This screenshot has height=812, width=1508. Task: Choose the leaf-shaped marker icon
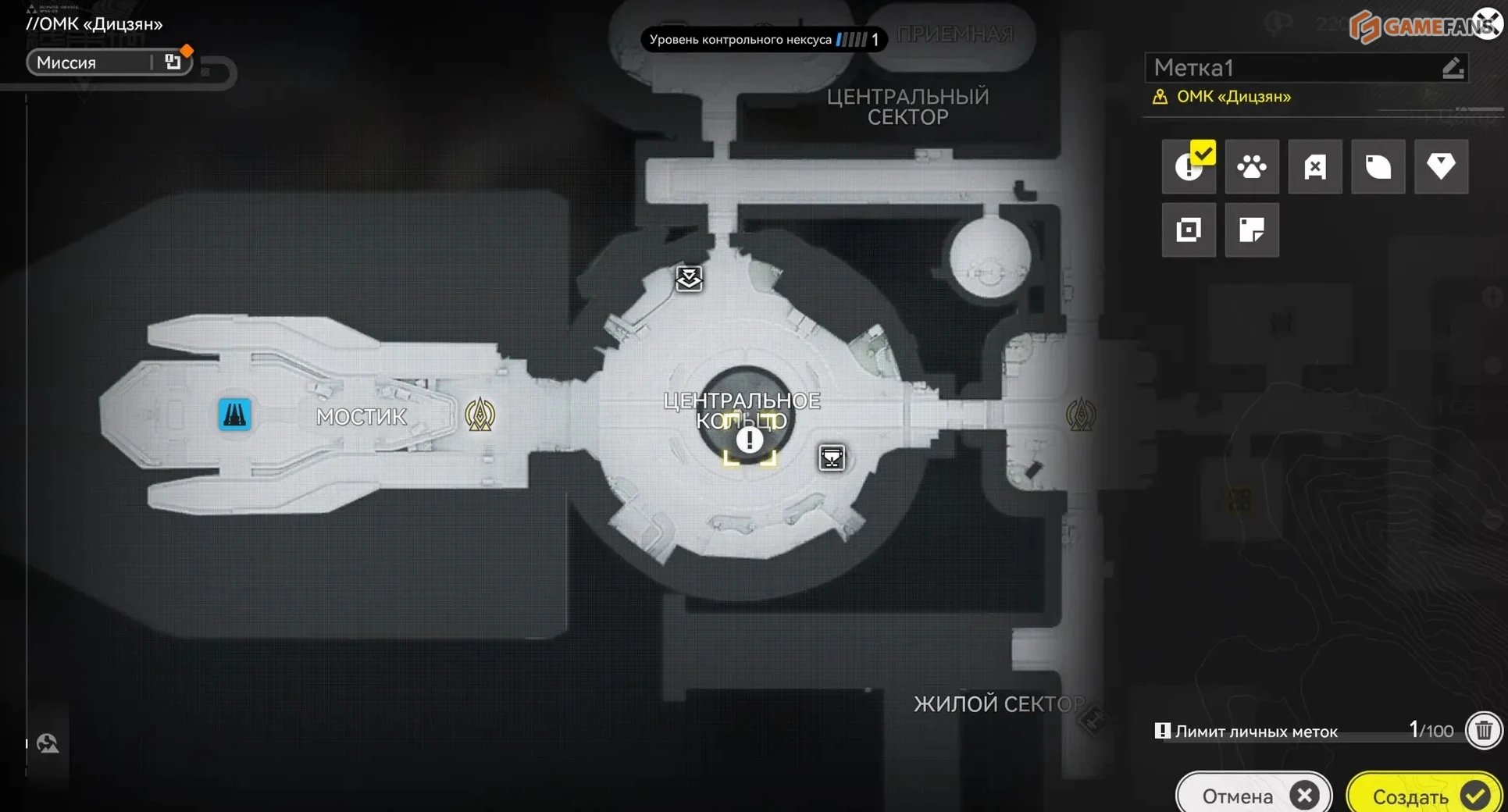pyautogui.click(x=1378, y=166)
